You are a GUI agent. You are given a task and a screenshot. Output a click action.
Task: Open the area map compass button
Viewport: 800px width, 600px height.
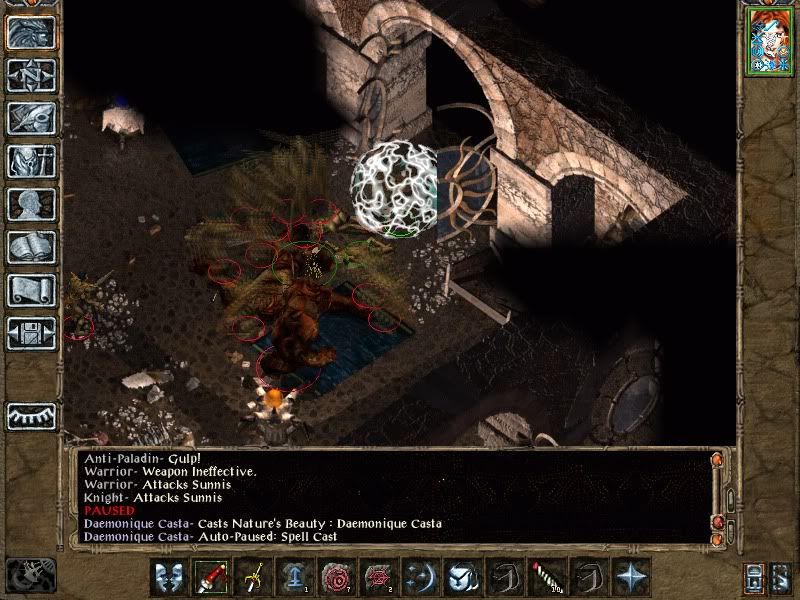coord(31,75)
